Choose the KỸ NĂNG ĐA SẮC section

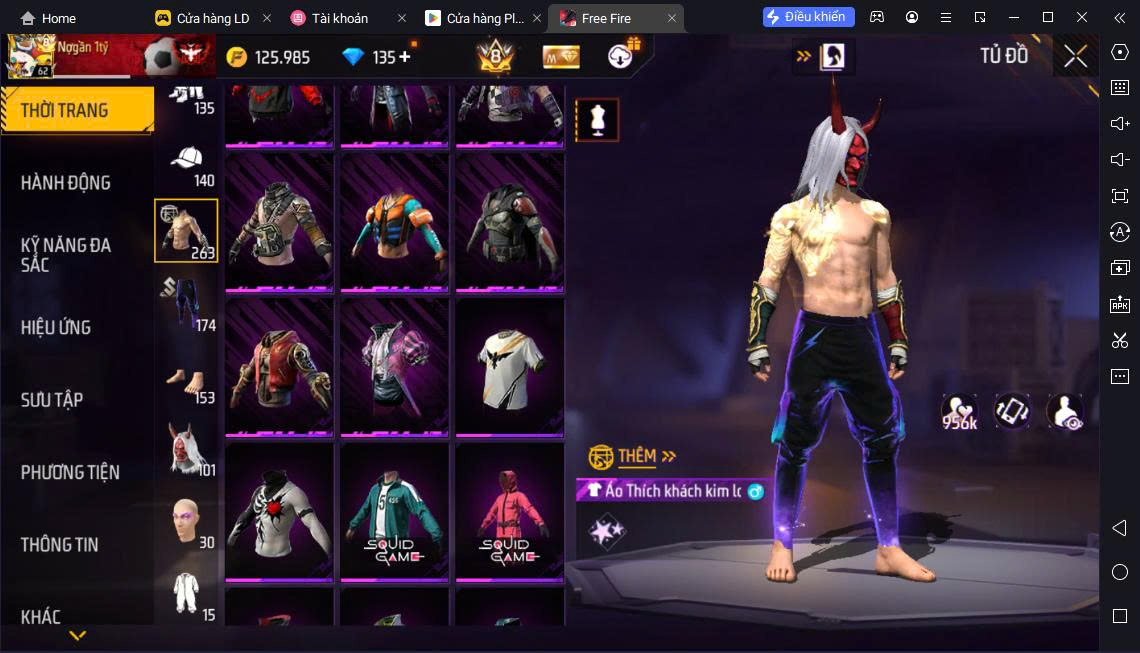pos(66,255)
